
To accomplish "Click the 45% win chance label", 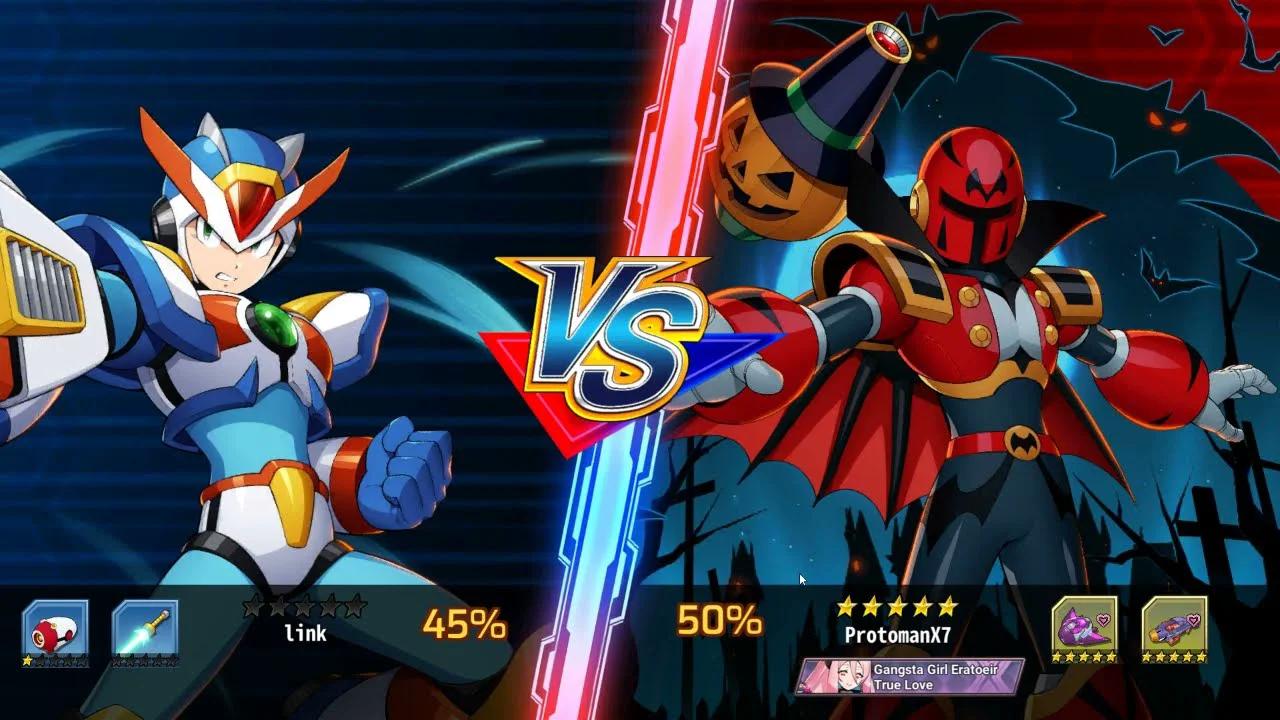I will click(x=466, y=624).
